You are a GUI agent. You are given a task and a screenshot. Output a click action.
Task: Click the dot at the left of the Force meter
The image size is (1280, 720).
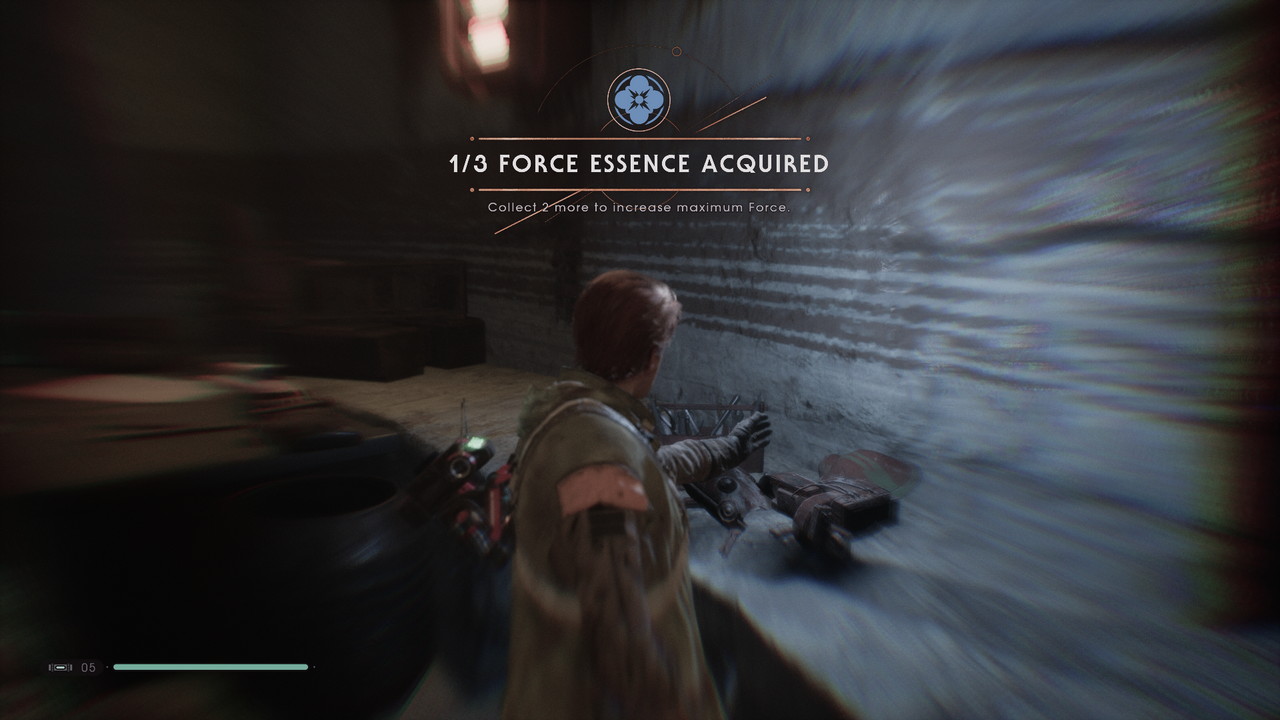click(x=107, y=667)
